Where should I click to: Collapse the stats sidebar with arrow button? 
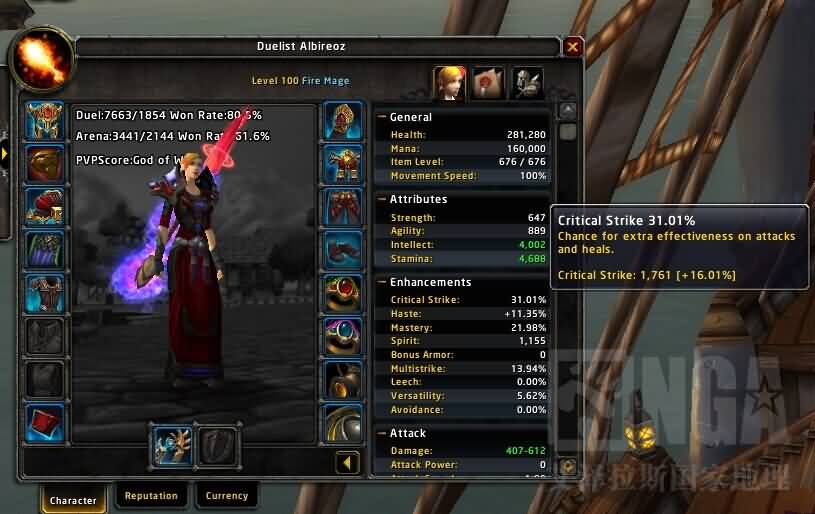click(347, 463)
